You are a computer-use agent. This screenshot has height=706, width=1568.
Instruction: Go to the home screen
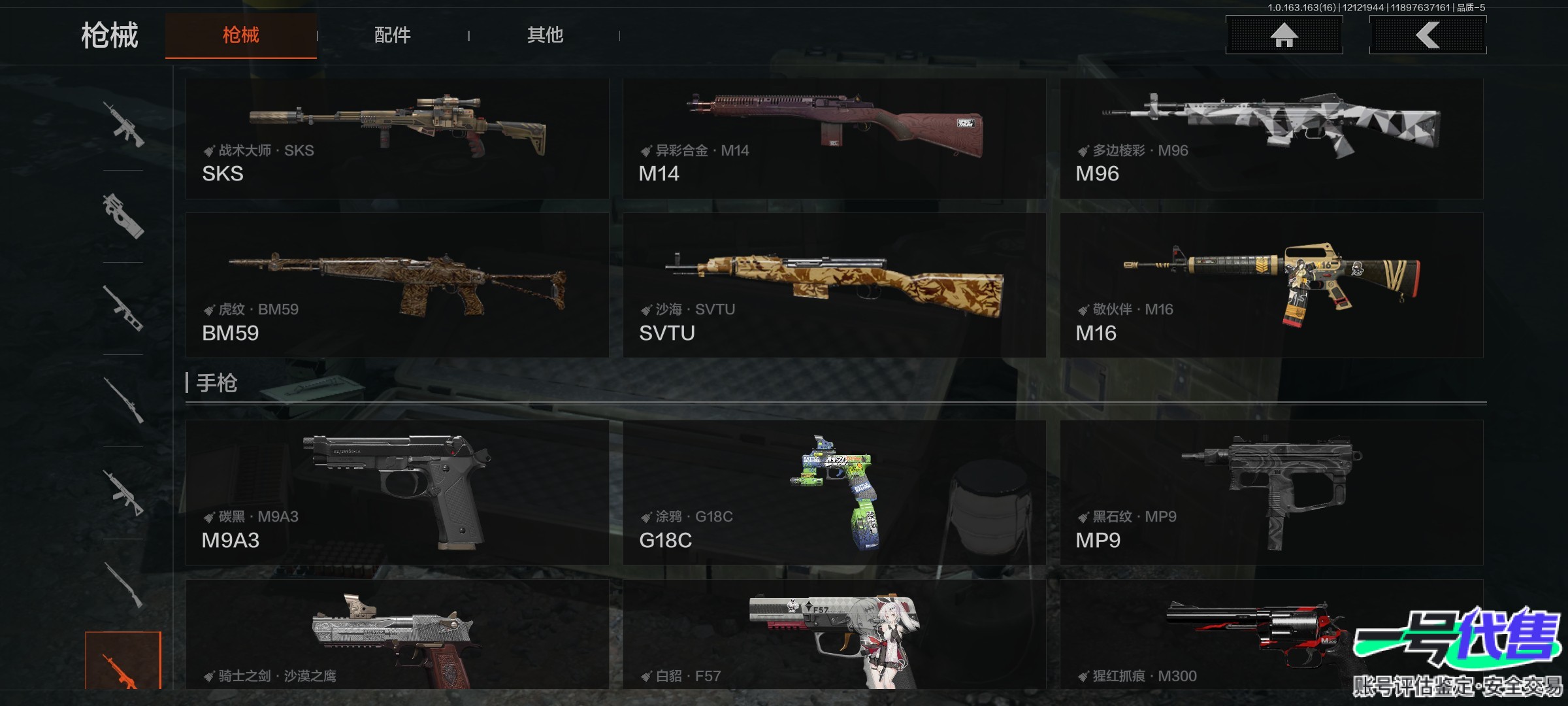pyautogui.click(x=1284, y=35)
